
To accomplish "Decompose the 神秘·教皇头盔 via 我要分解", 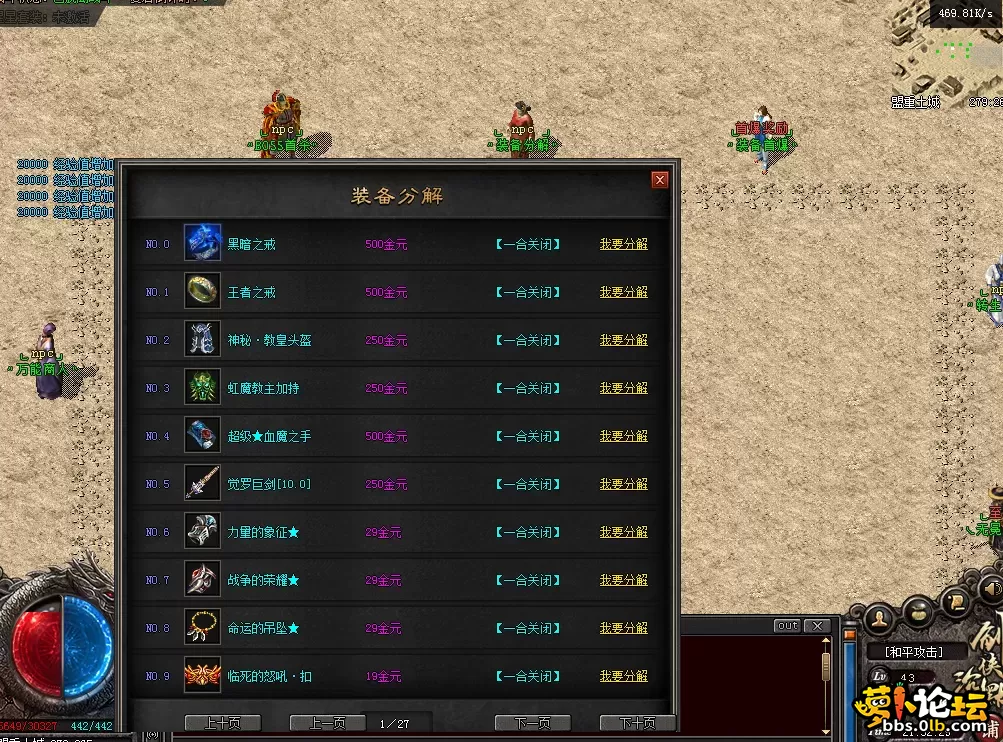I will pyautogui.click(x=623, y=340).
